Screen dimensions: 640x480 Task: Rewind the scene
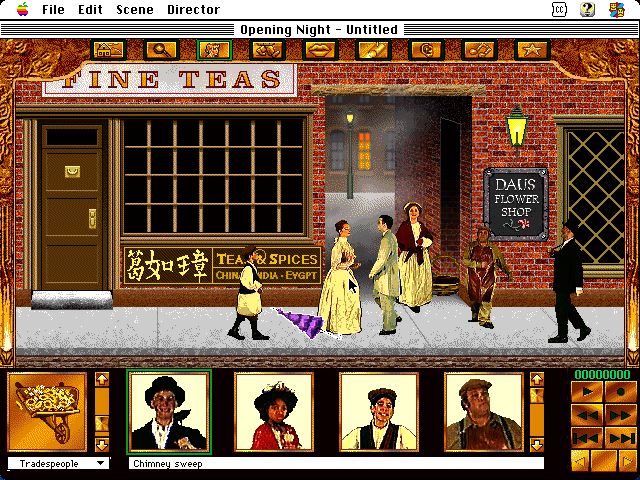click(586, 414)
